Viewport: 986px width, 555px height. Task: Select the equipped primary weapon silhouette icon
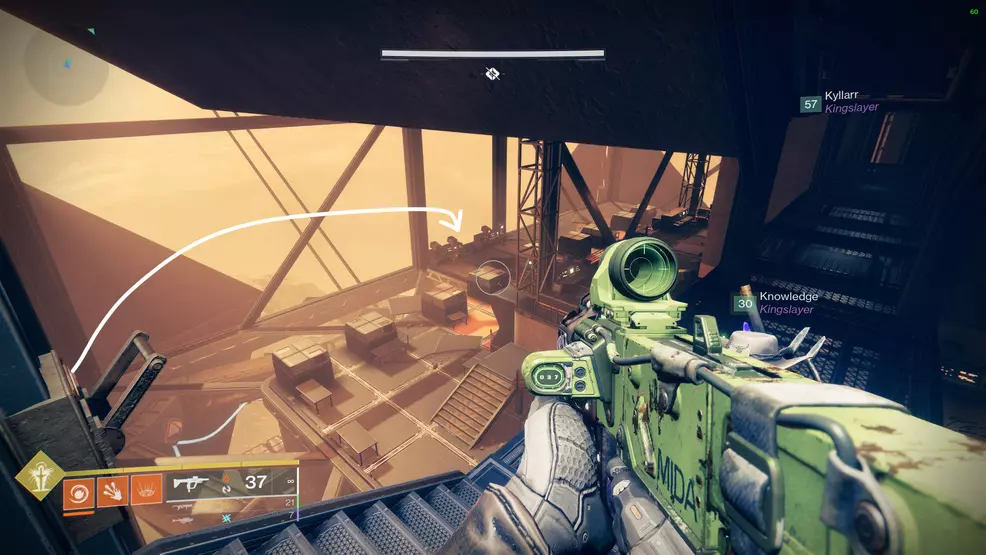click(x=192, y=486)
